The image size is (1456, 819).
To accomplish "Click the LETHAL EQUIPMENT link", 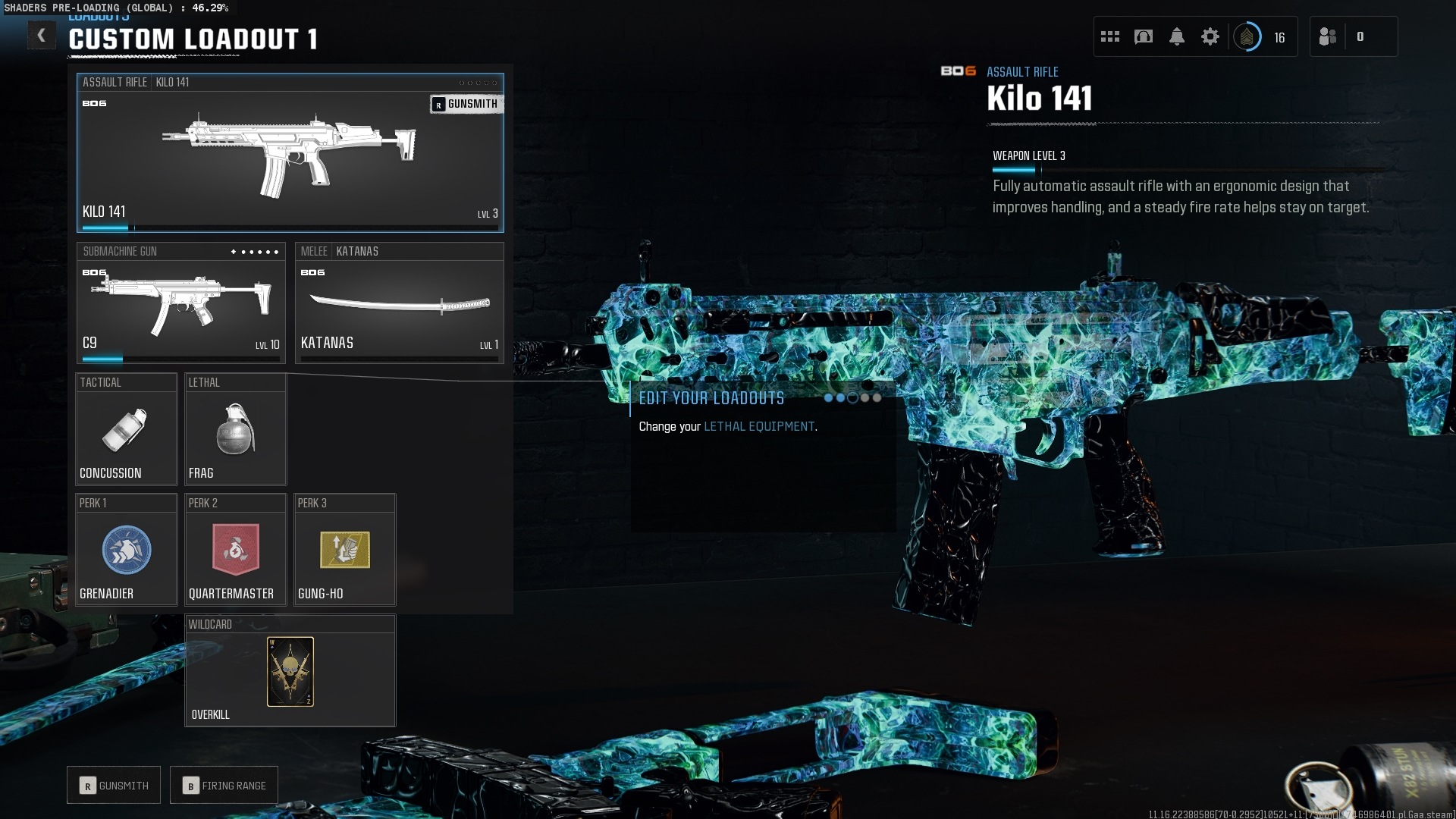I will tap(758, 426).
